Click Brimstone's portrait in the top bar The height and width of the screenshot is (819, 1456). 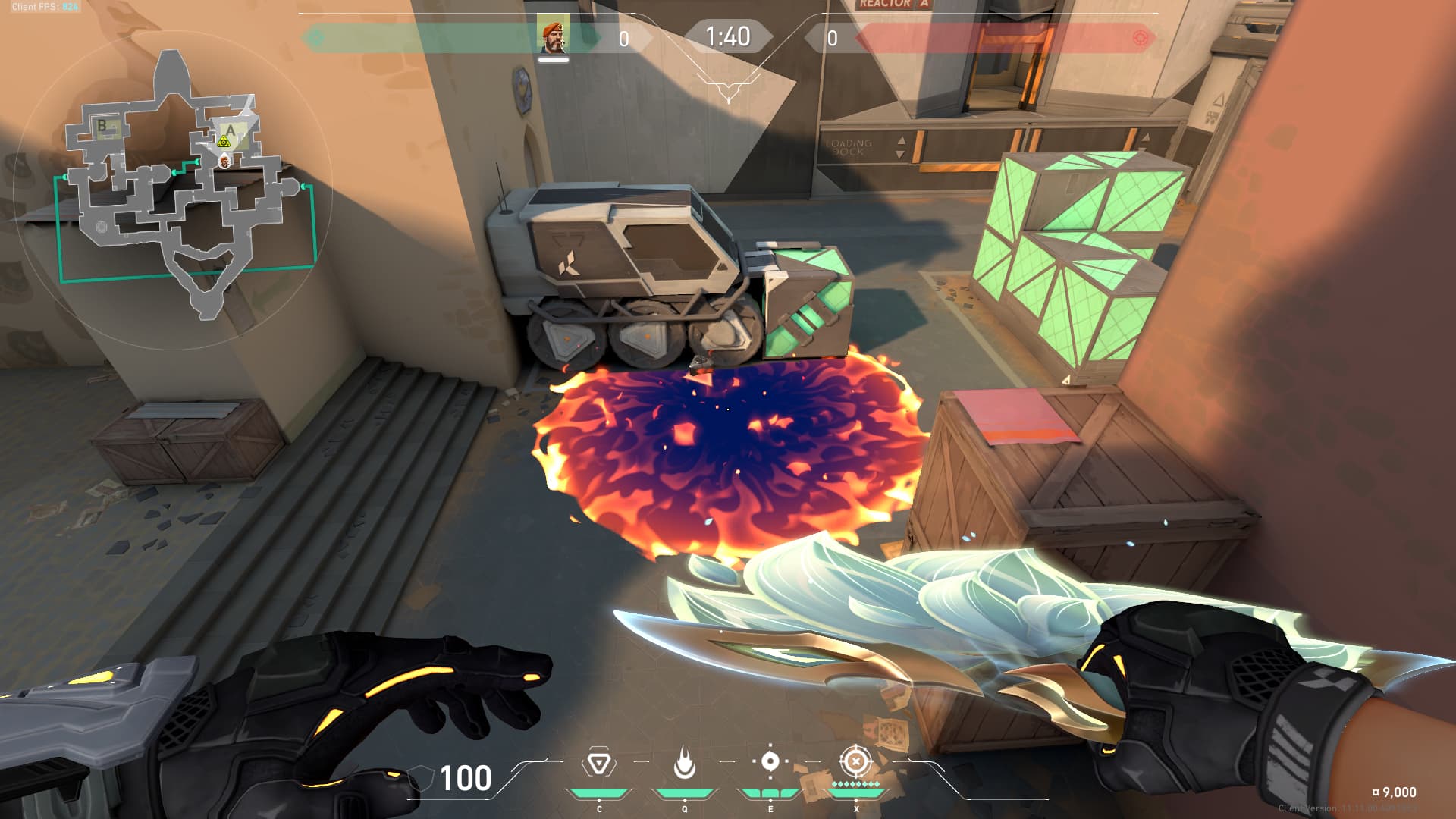click(x=554, y=36)
